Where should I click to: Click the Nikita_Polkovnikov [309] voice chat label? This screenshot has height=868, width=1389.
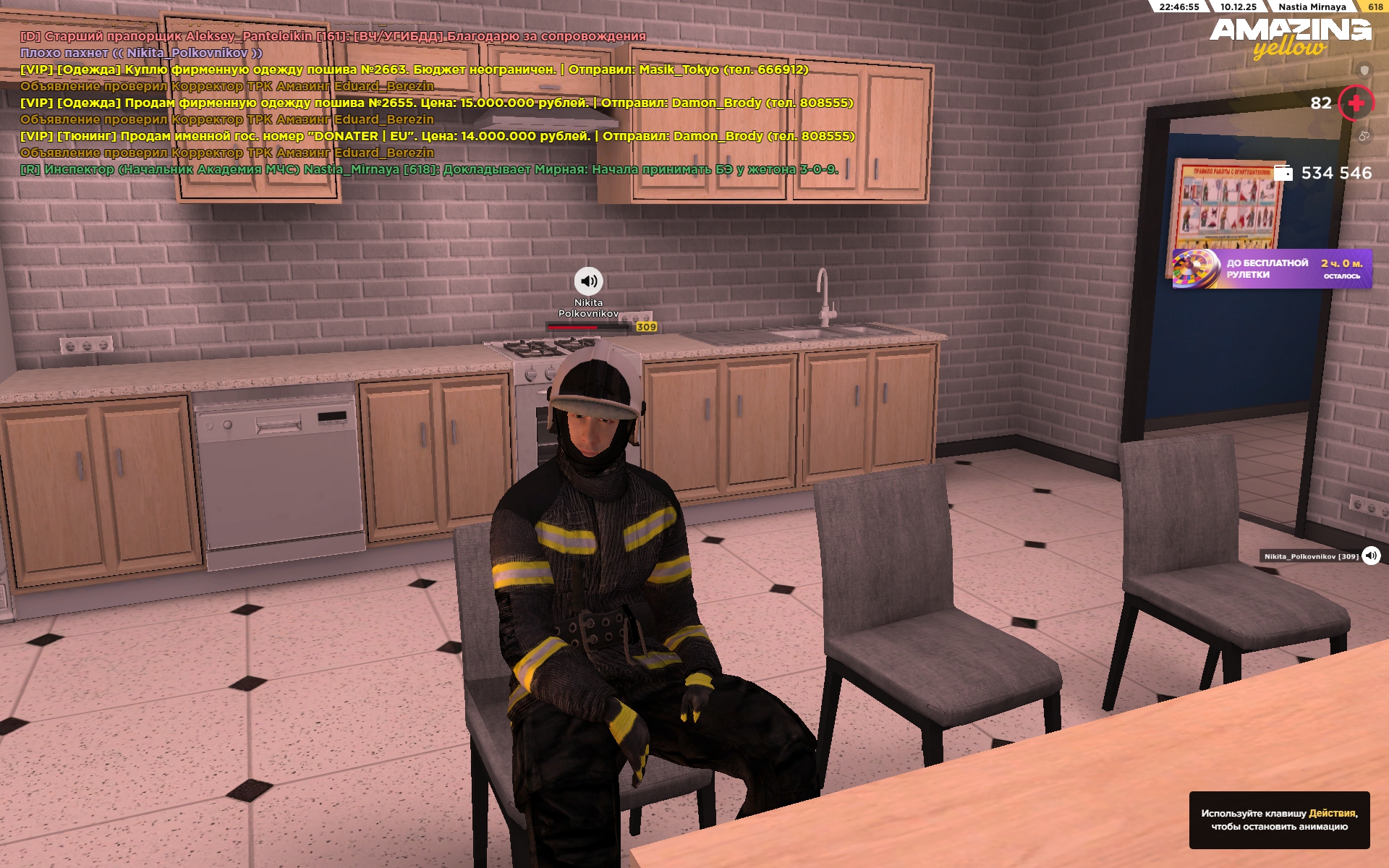tap(1311, 556)
